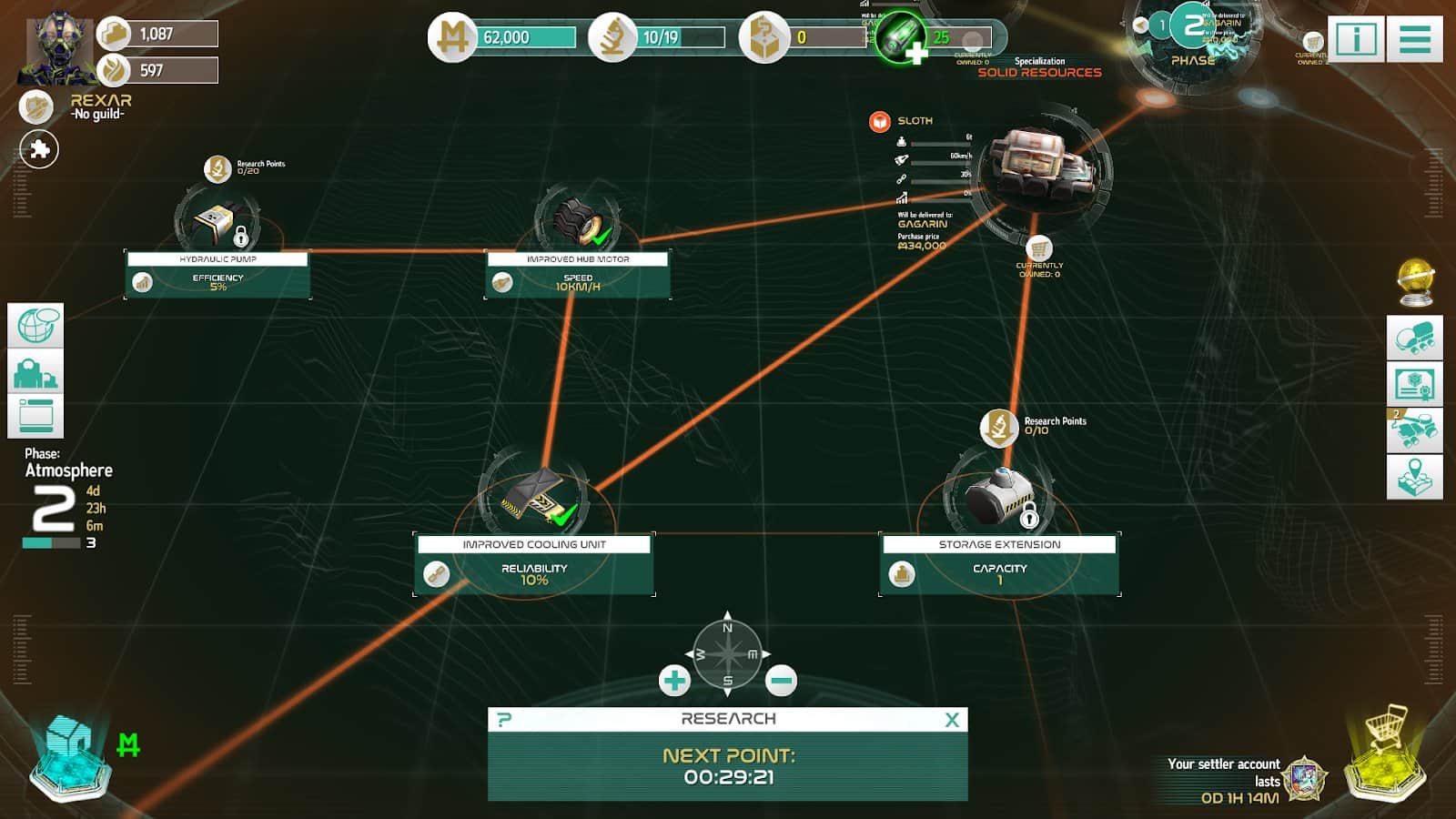
Task: Close the Research panel
Action: 952,720
